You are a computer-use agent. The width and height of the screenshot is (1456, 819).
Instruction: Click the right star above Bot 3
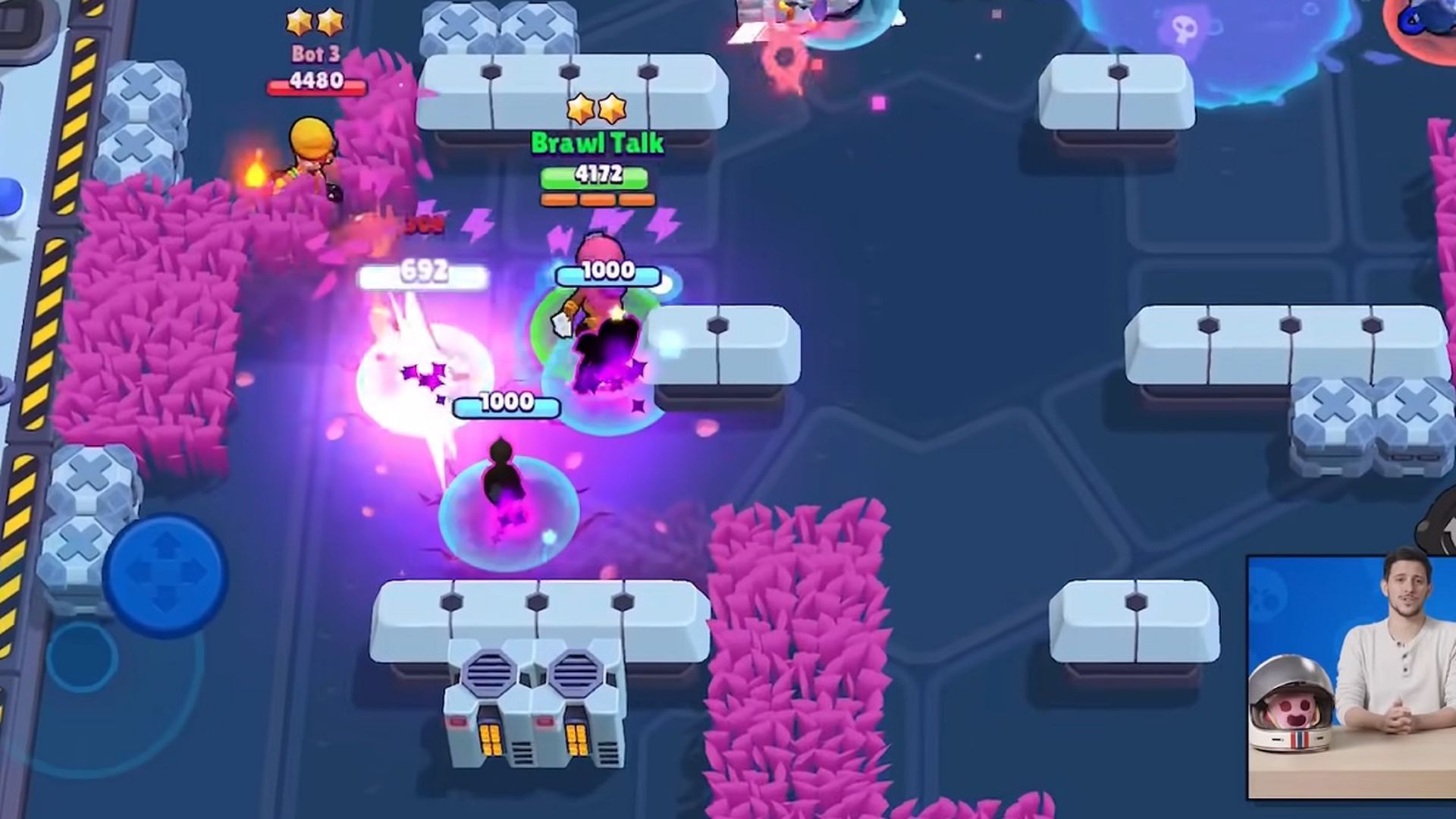329,23
